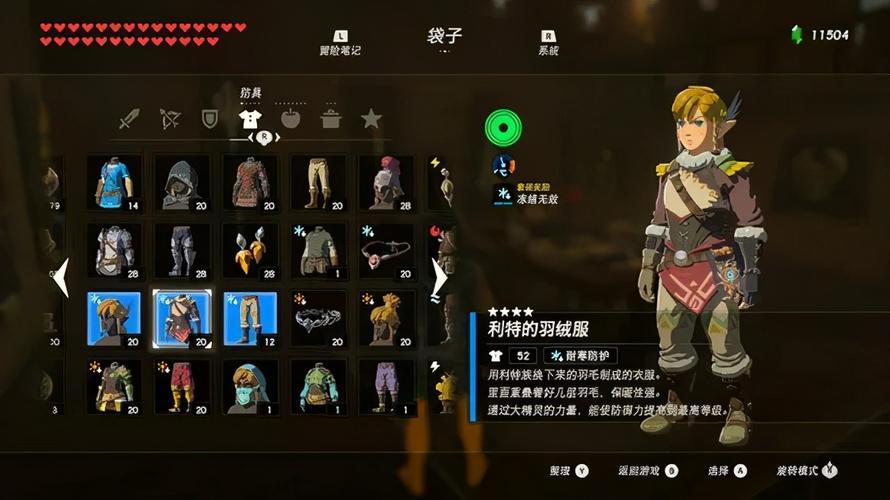Switch to the key items star tab
The width and height of the screenshot is (890, 500).
click(x=371, y=120)
